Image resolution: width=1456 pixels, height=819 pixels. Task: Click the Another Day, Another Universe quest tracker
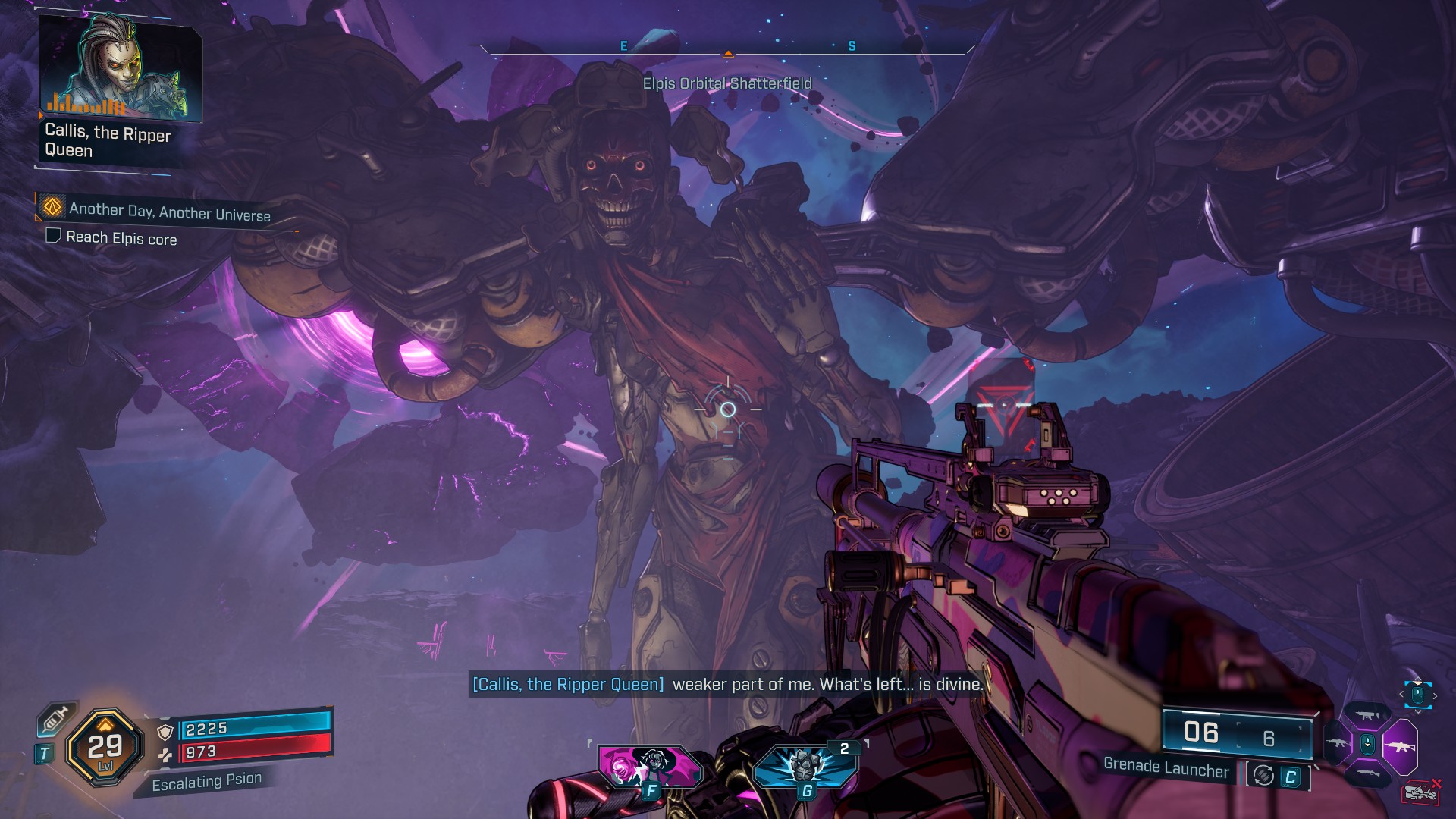tap(169, 212)
